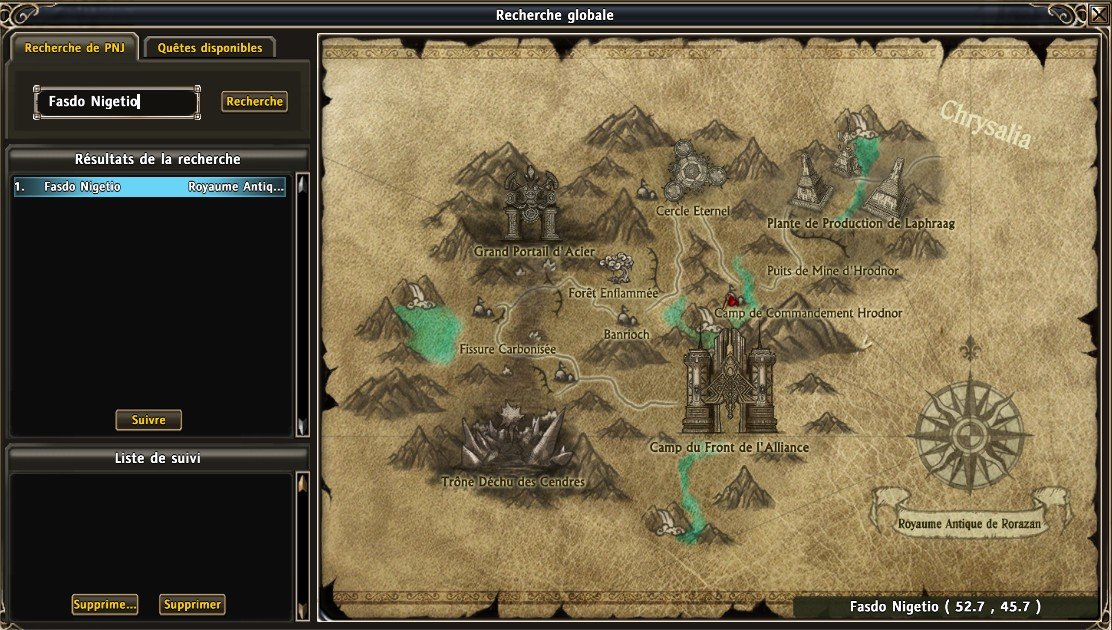1112x630 pixels.
Task: Track the NPC with the Suivre button
Action: 149,420
